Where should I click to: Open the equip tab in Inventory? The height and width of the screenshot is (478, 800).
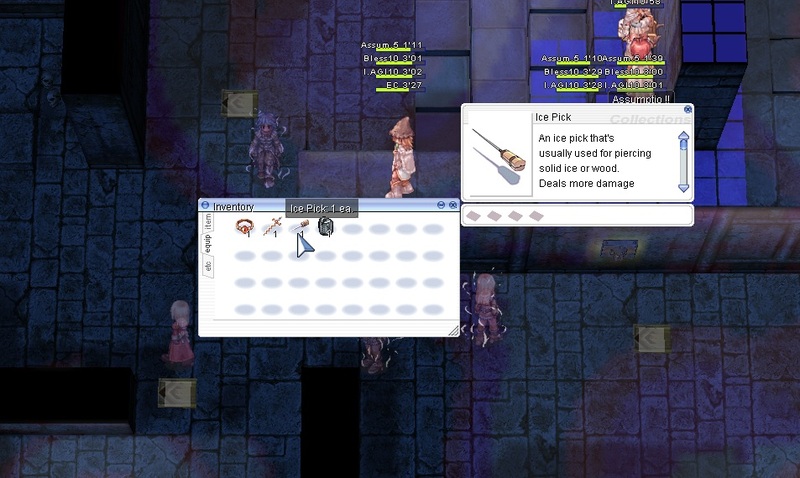pos(208,244)
